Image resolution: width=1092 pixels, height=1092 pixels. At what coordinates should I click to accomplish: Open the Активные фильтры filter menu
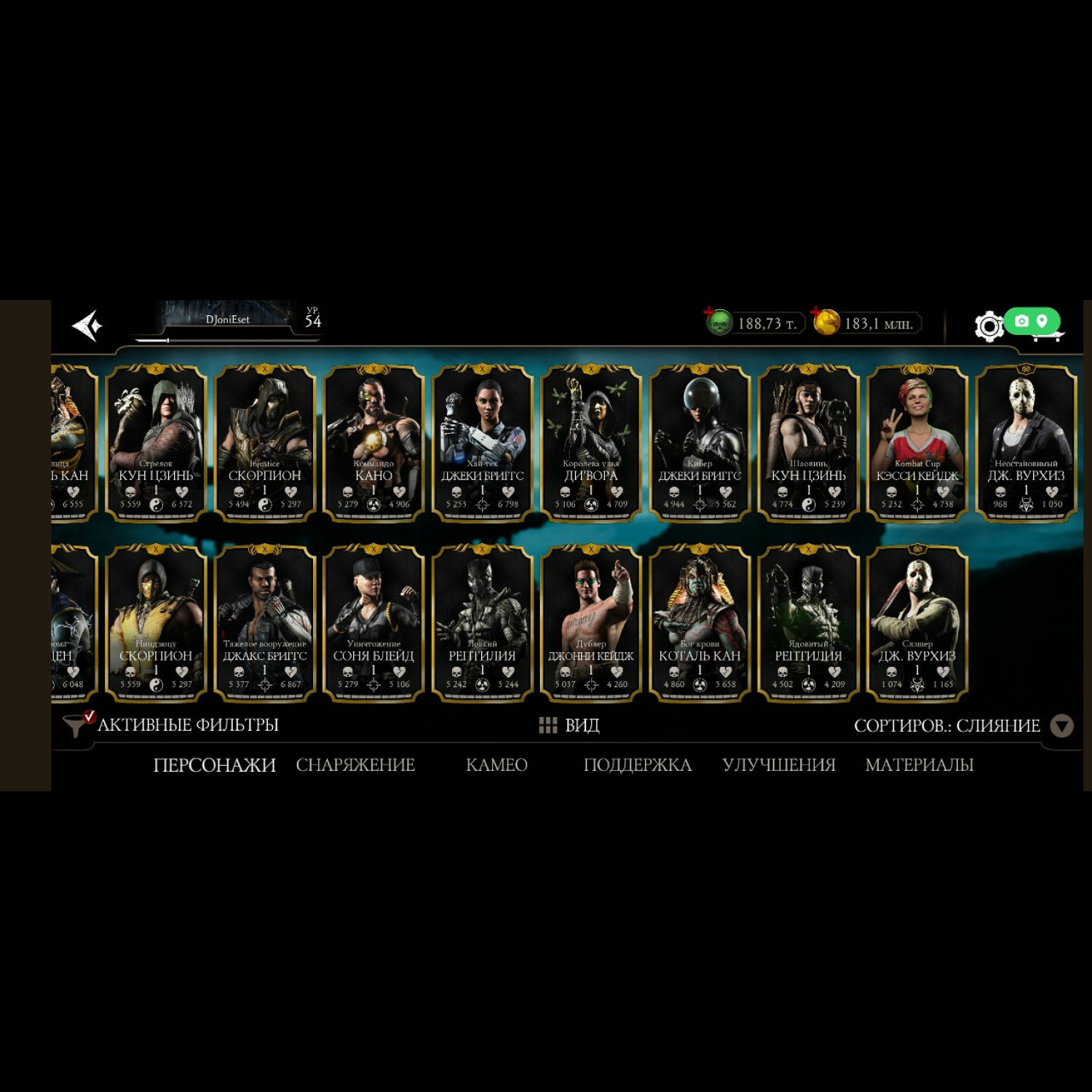coord(172,725)
